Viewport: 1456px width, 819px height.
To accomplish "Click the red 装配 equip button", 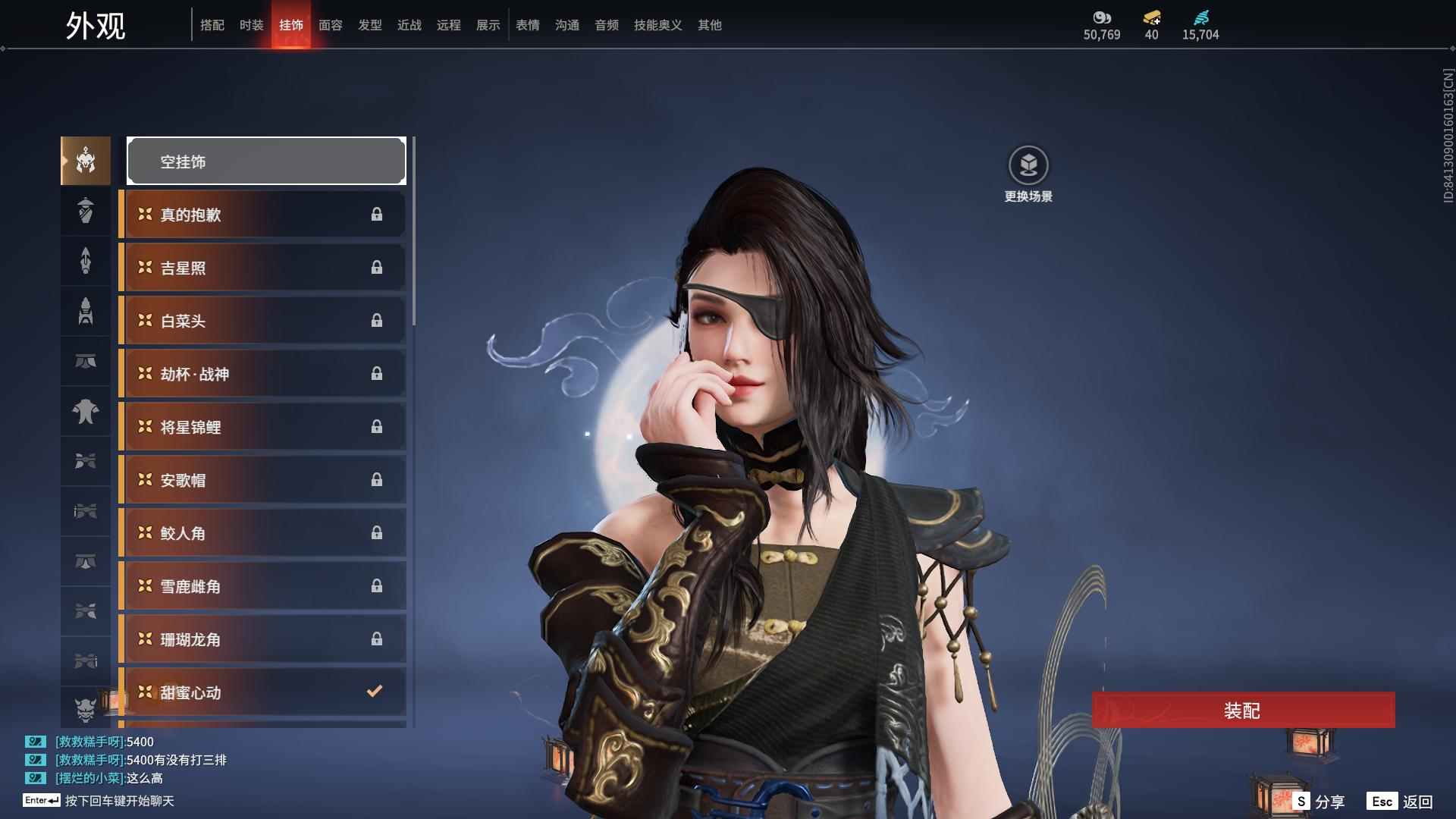I will (1243, 711).
